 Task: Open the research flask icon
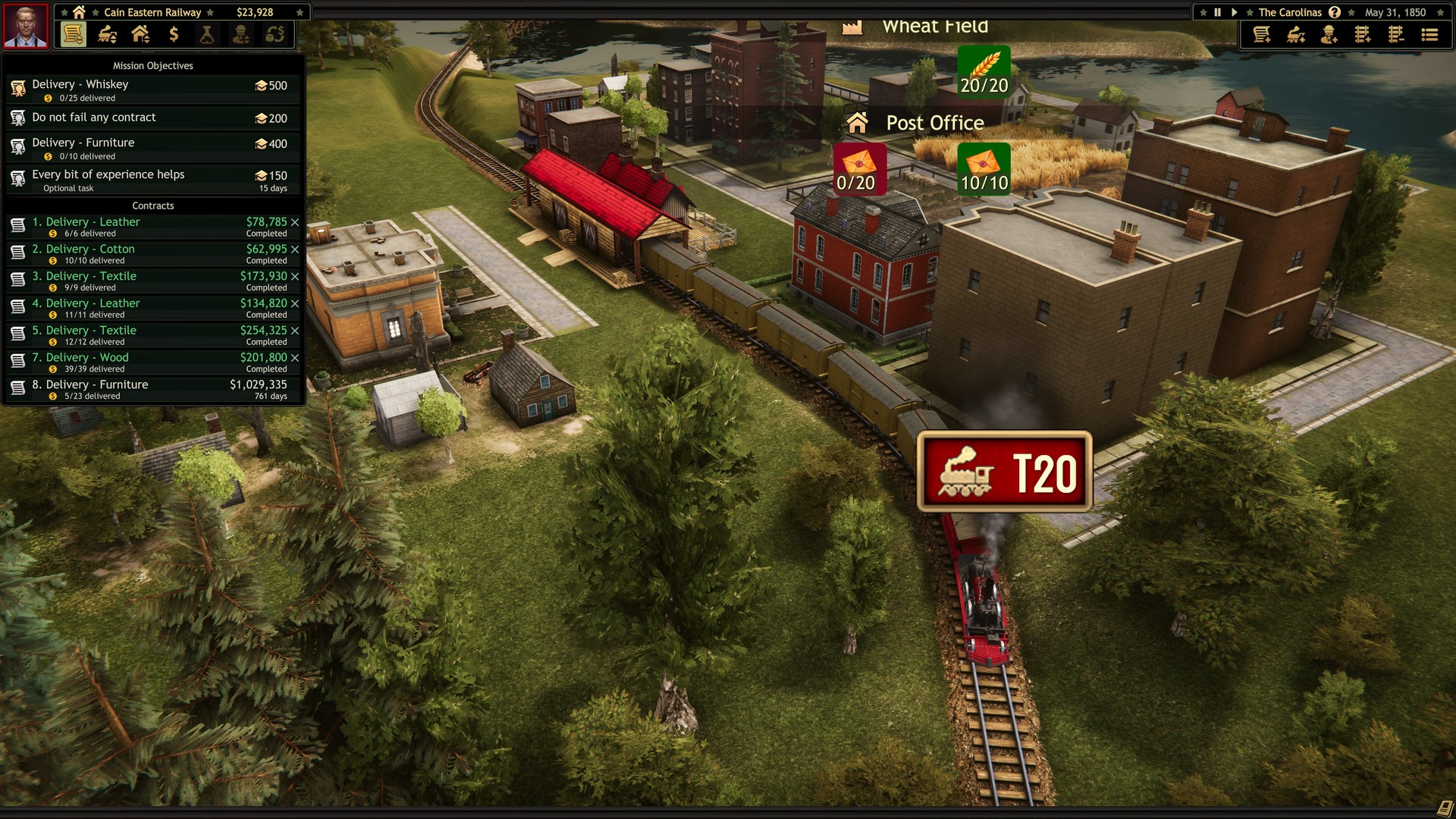206,34
